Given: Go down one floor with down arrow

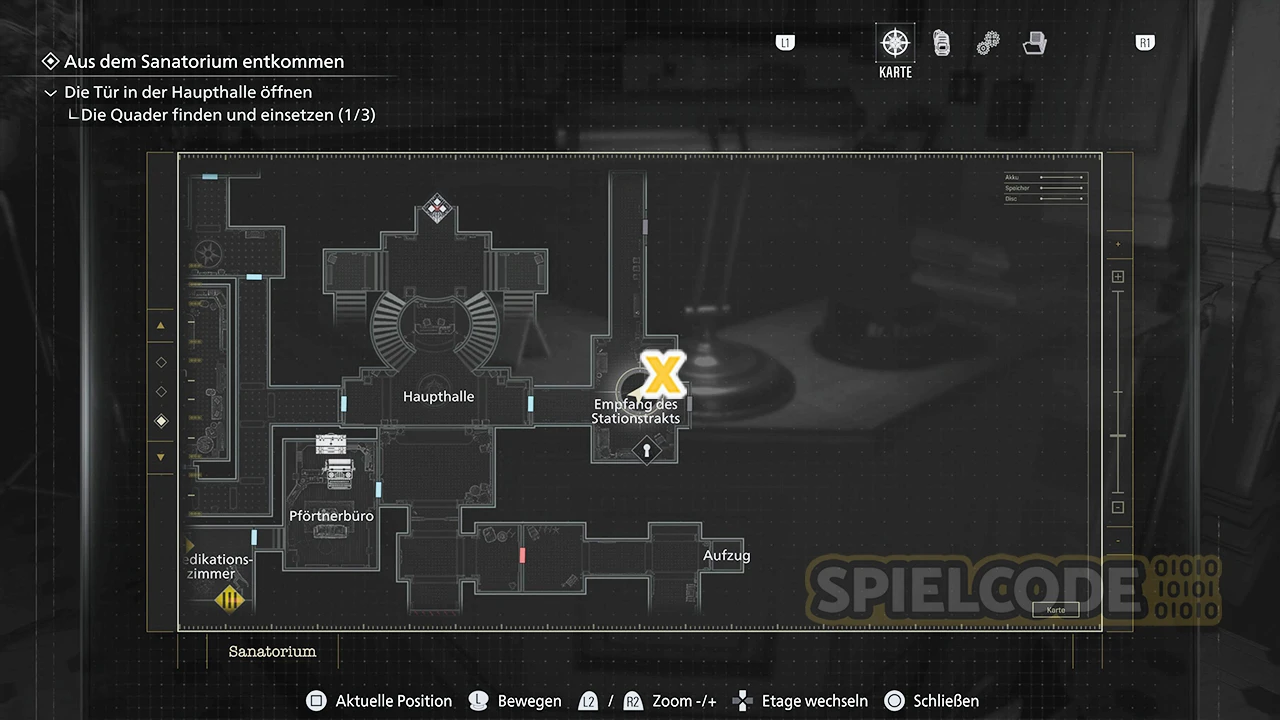Looking at the screenshot, I should click(161, 458).
